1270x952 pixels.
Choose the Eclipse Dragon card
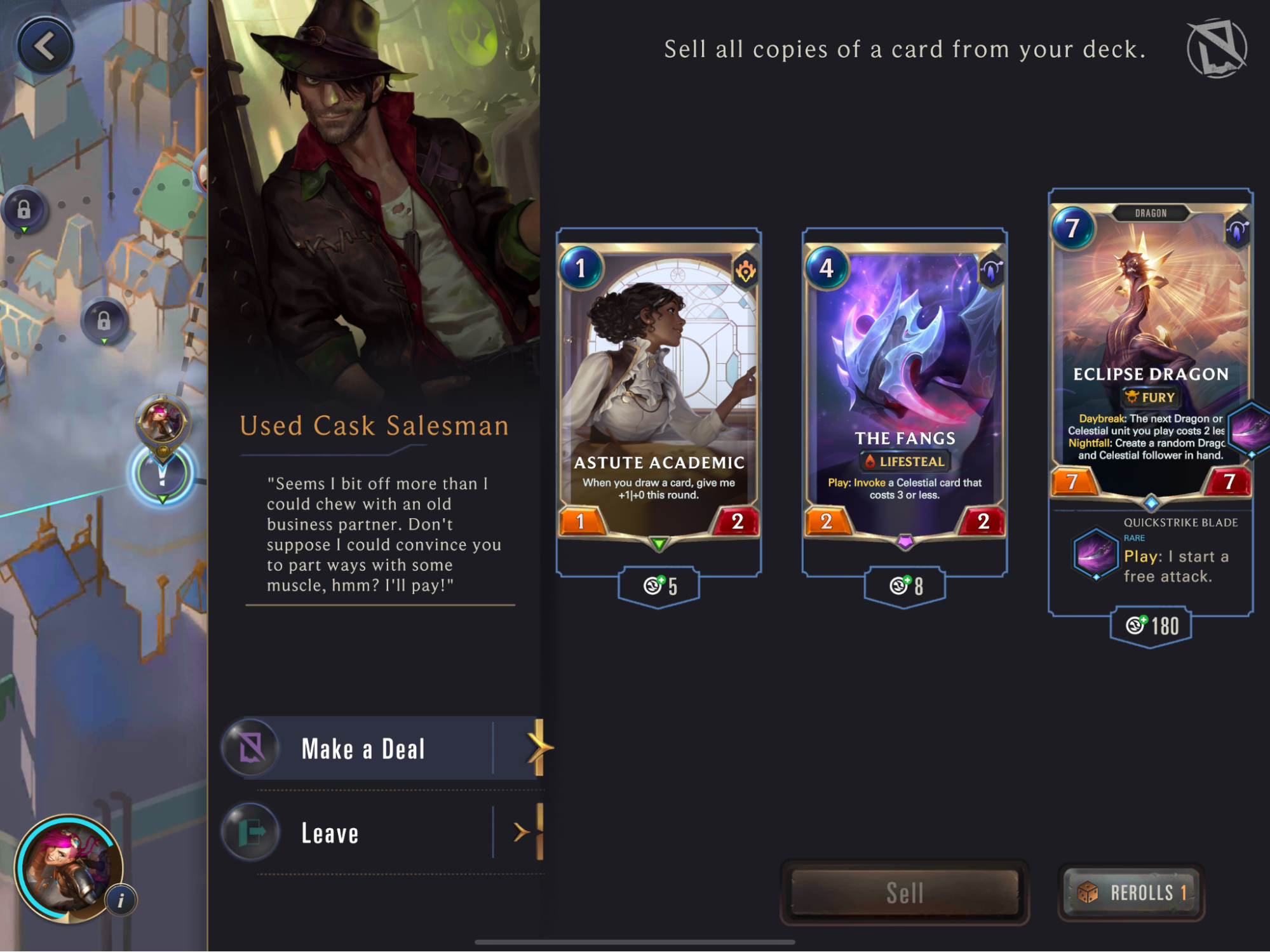[x=1150, y=349]
